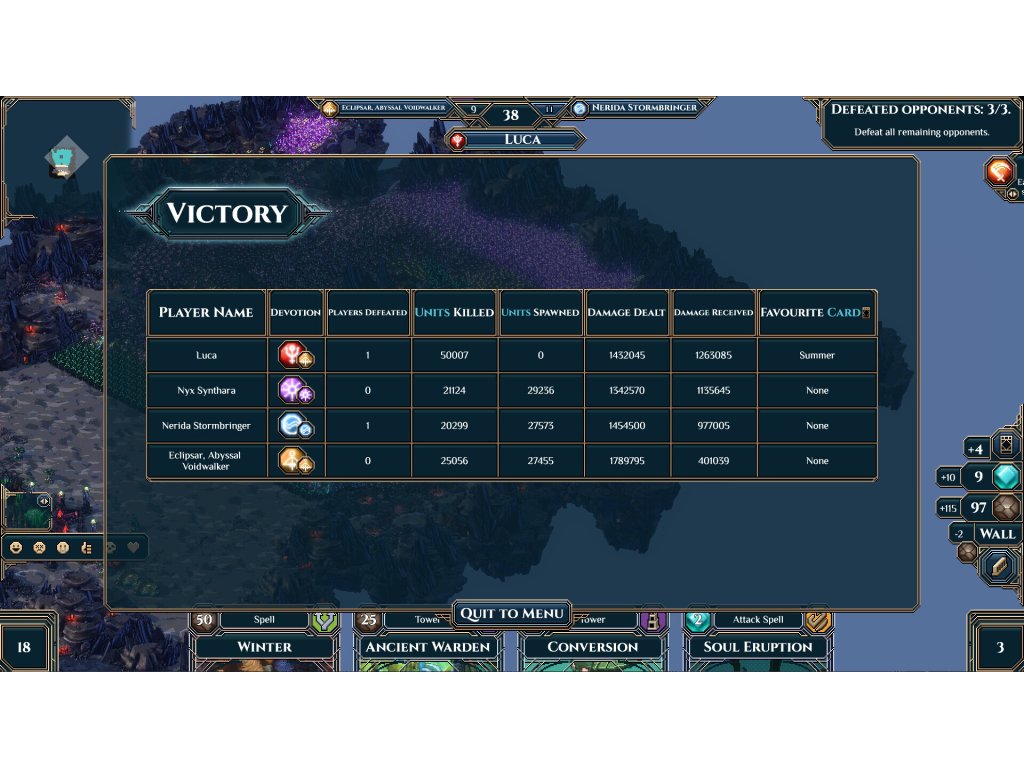
Task: Click the Damage Dealt column header
Action: [x=626, y=312]
